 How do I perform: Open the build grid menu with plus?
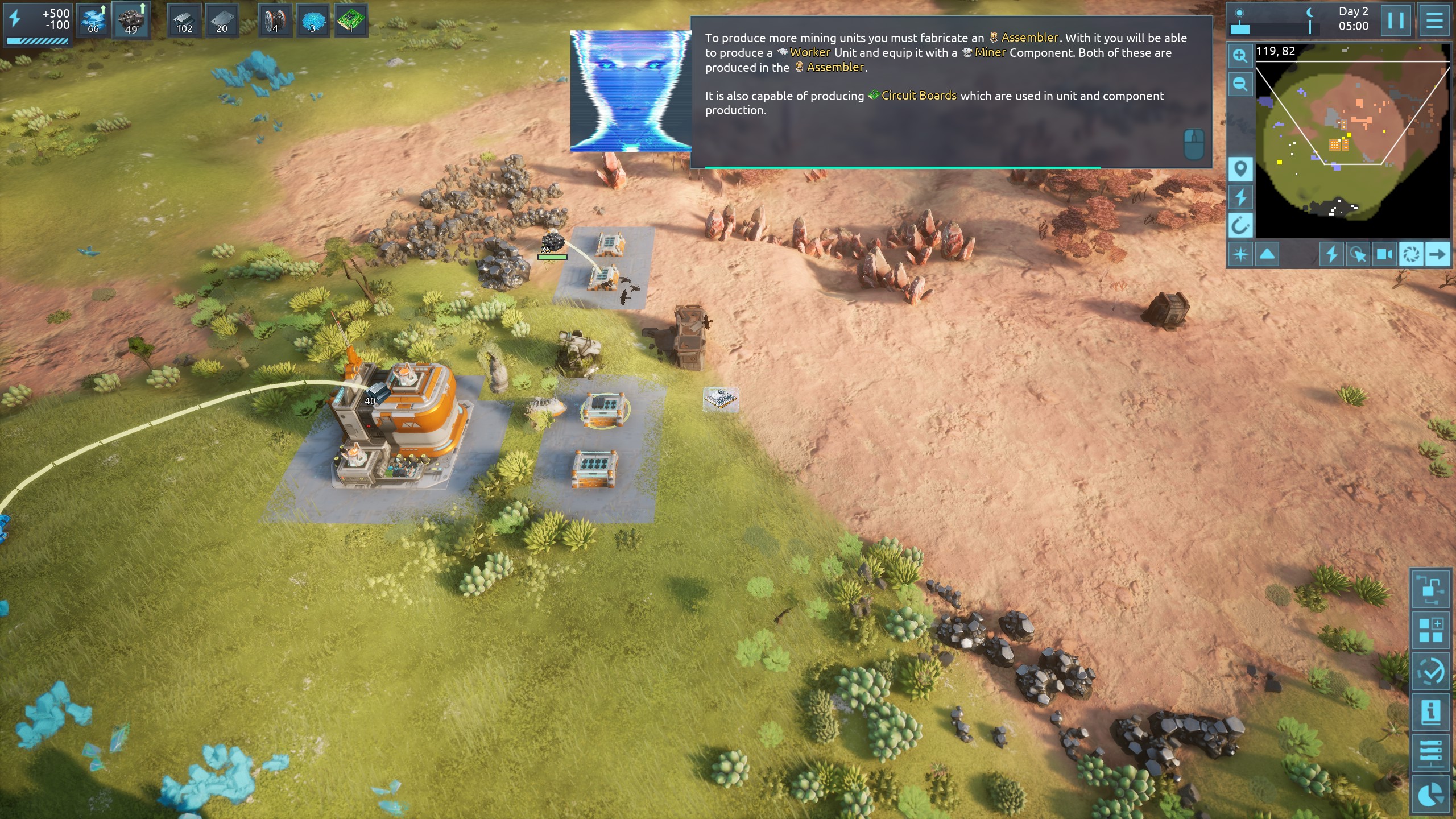tap(1430, 630)
